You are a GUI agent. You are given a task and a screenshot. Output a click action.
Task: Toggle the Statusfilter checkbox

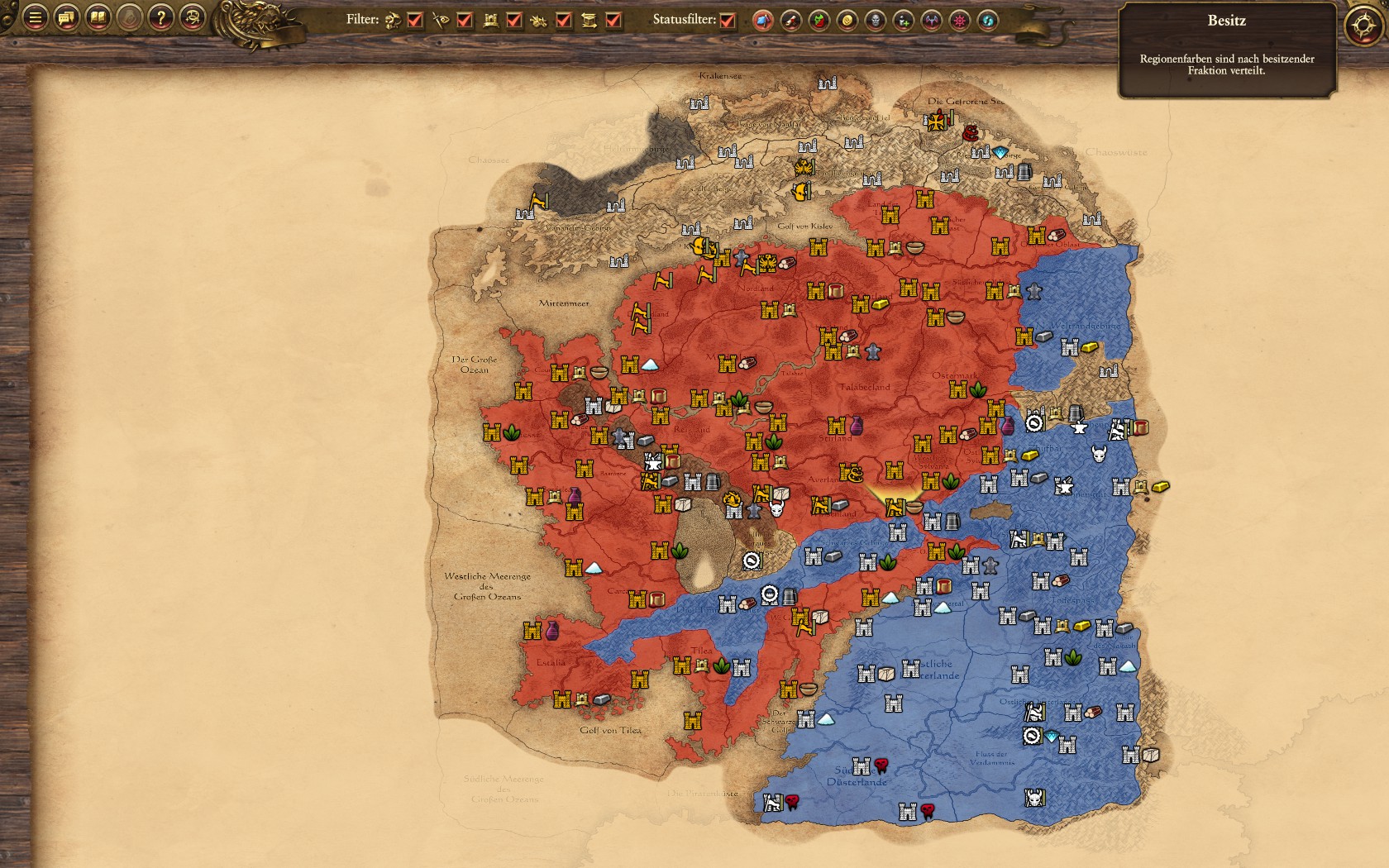(728, 20)
